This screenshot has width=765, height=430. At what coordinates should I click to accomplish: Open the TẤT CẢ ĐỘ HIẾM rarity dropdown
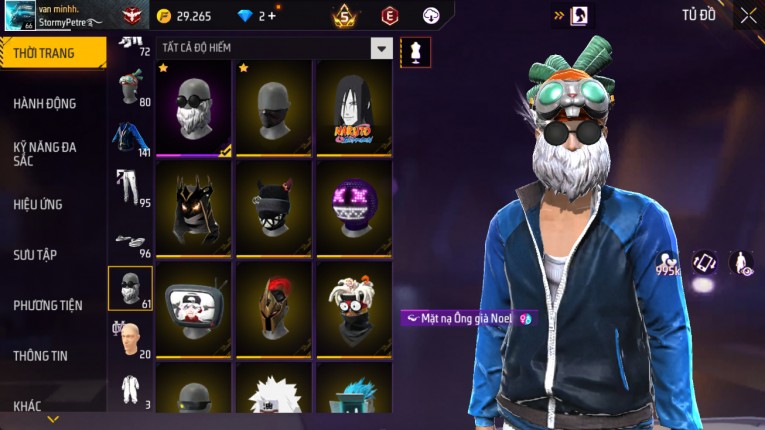coord(381,48)
